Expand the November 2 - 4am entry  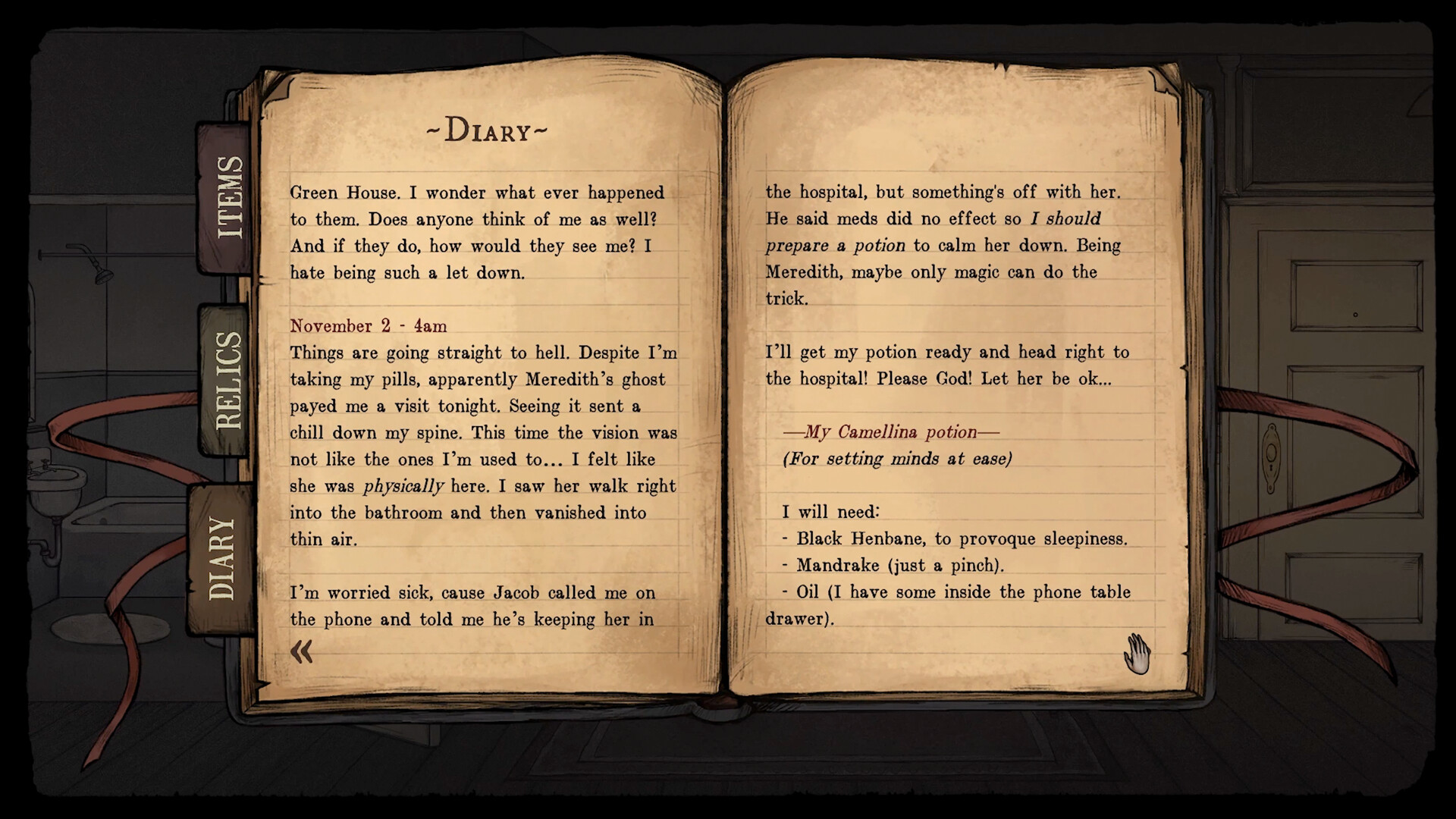click(368, 326)
